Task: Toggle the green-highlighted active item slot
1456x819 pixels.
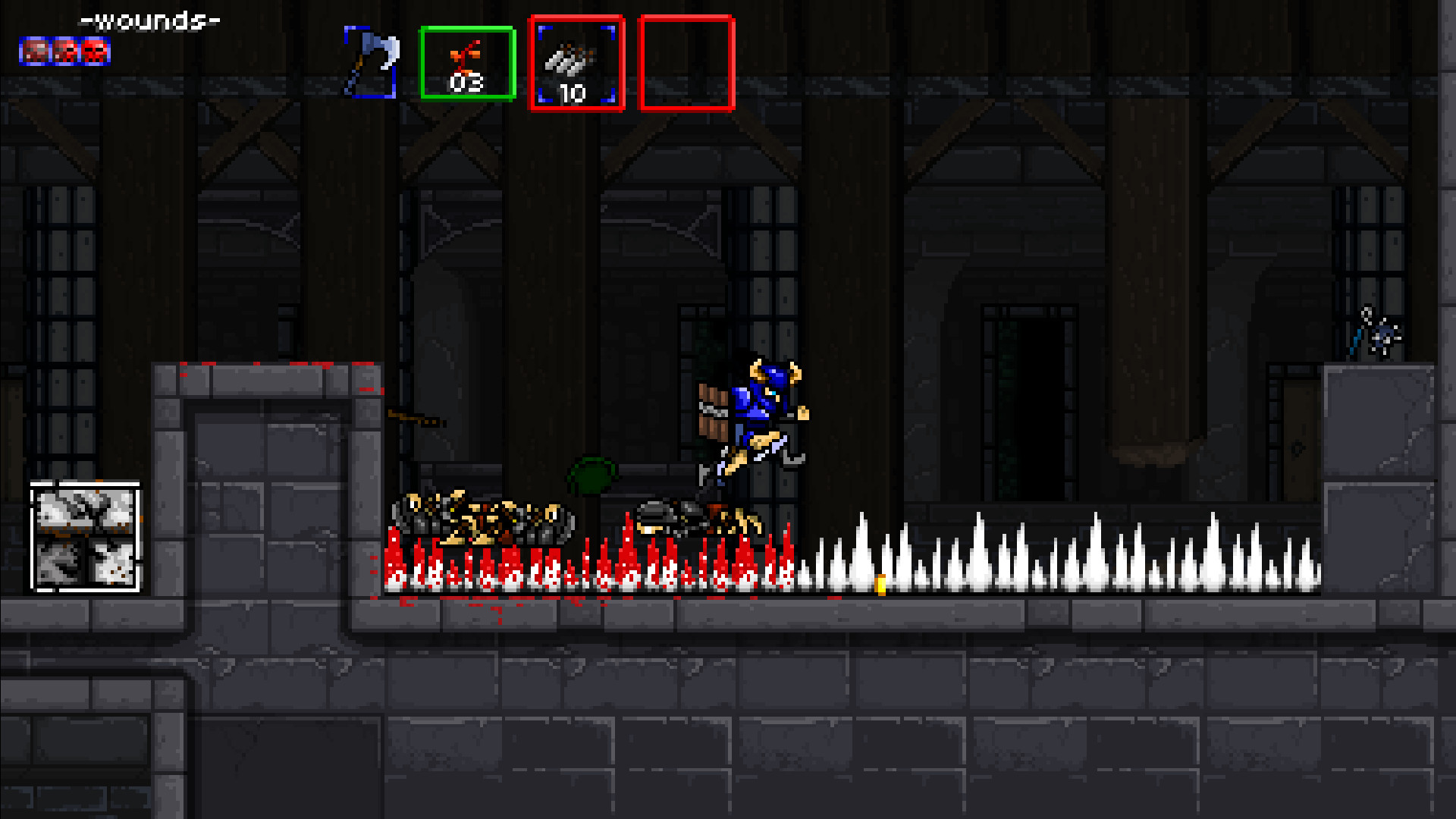Action: (x=468, y=62)
